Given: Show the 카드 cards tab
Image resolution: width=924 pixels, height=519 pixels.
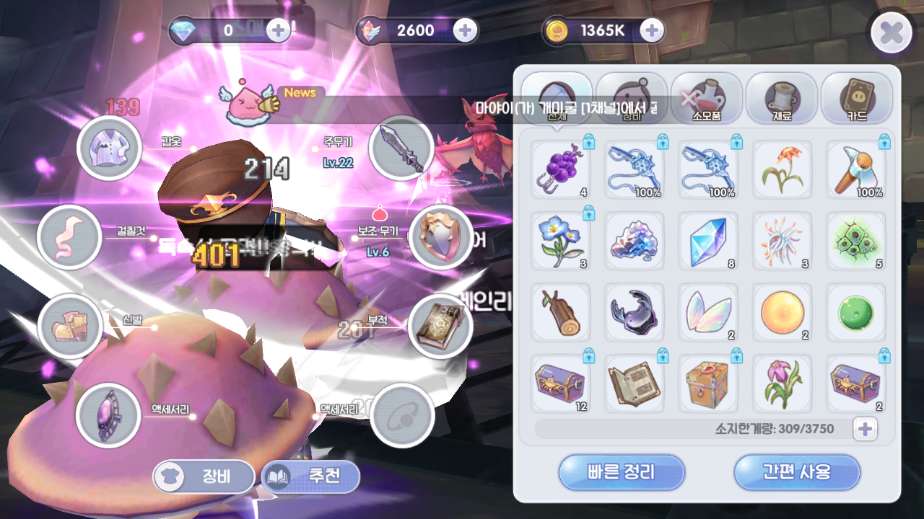Looking at the screenshot, I should pyautogui.click(x=856, y=98).
